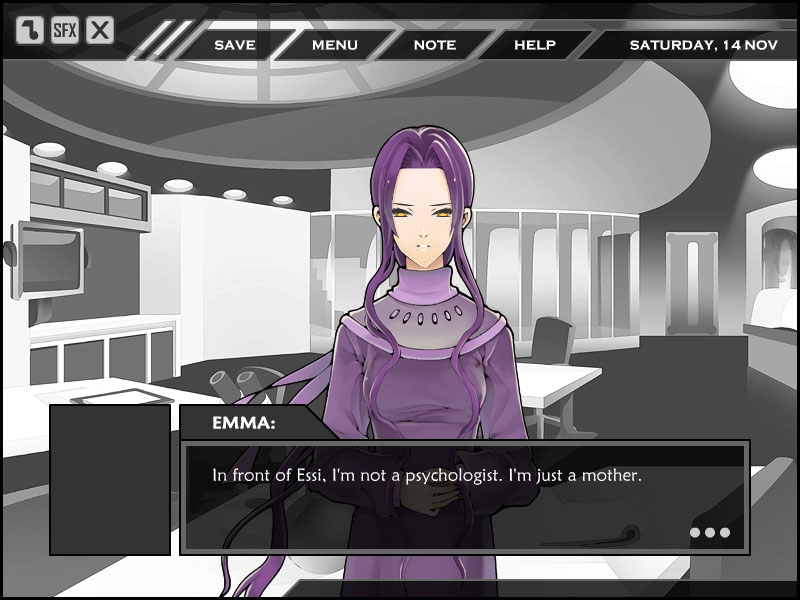This screenshot has width=800, height=600.
Task: Continue dialogue via the three dots
Action: point(710,532)
